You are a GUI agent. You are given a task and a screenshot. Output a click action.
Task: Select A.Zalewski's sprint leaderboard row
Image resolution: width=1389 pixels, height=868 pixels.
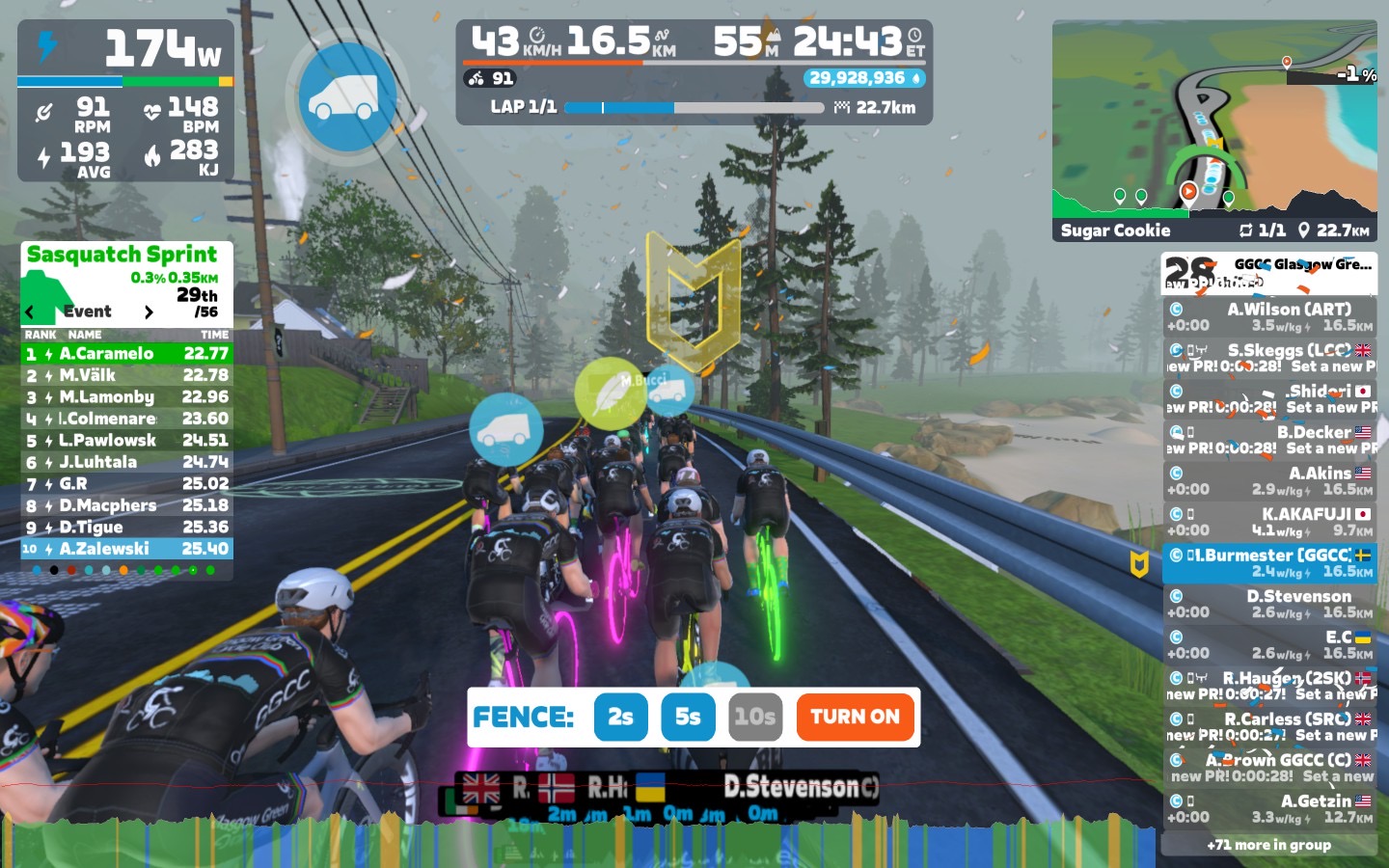click(126, 549)
